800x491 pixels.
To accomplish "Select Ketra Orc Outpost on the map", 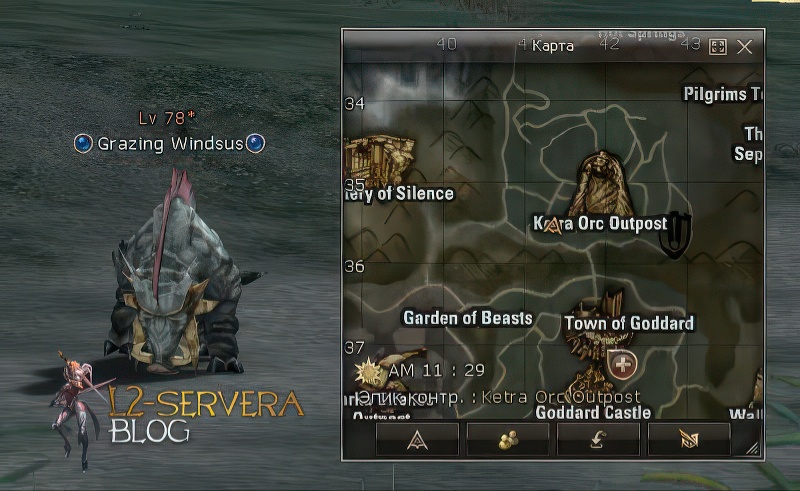I will (600, 223).
